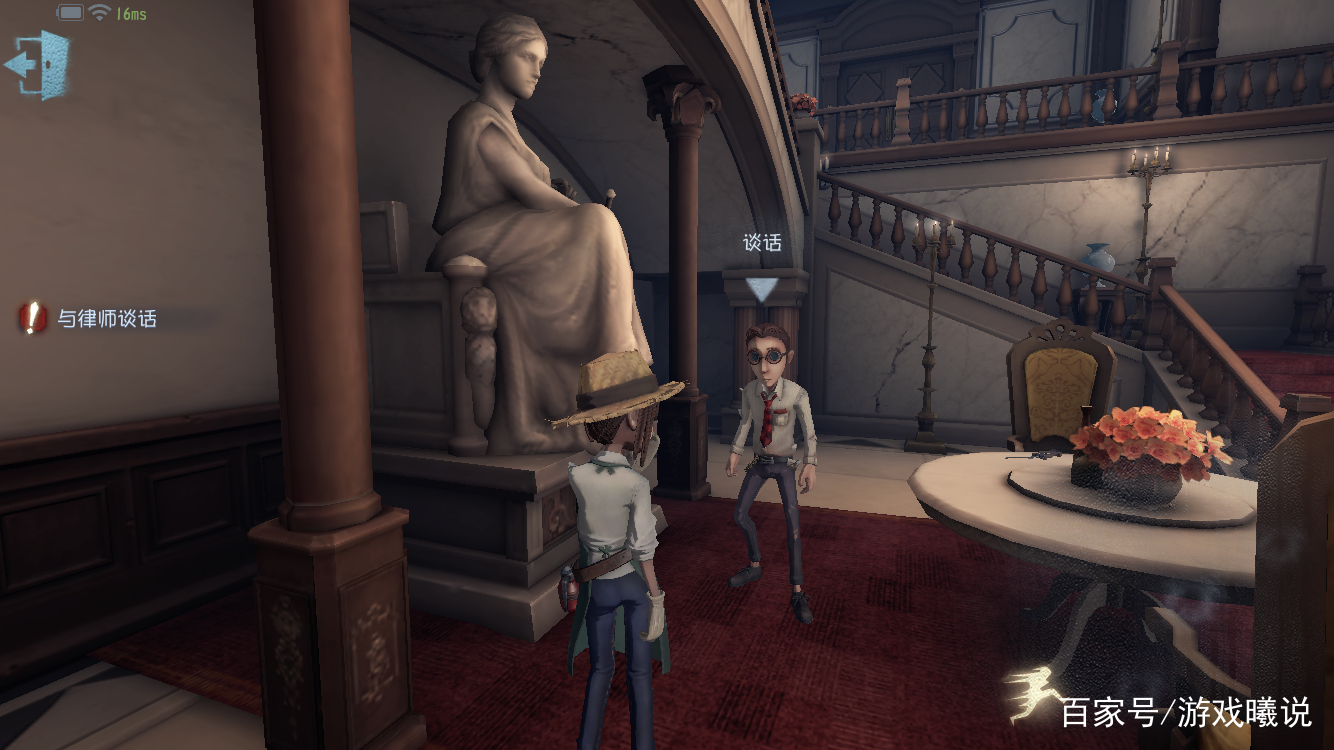
Task: Tap the exit door icon
Action: click(x=38, y=64)
